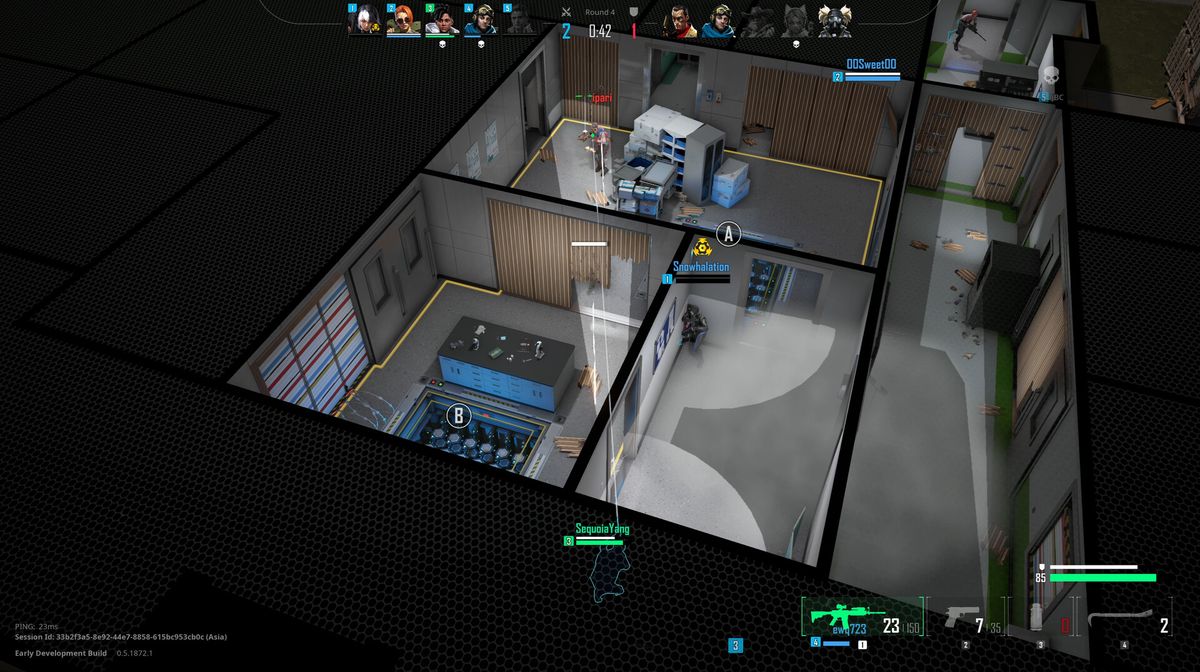The image size is (1200, 672).
Task: Click the objective A marker
Action: point(729,234)
